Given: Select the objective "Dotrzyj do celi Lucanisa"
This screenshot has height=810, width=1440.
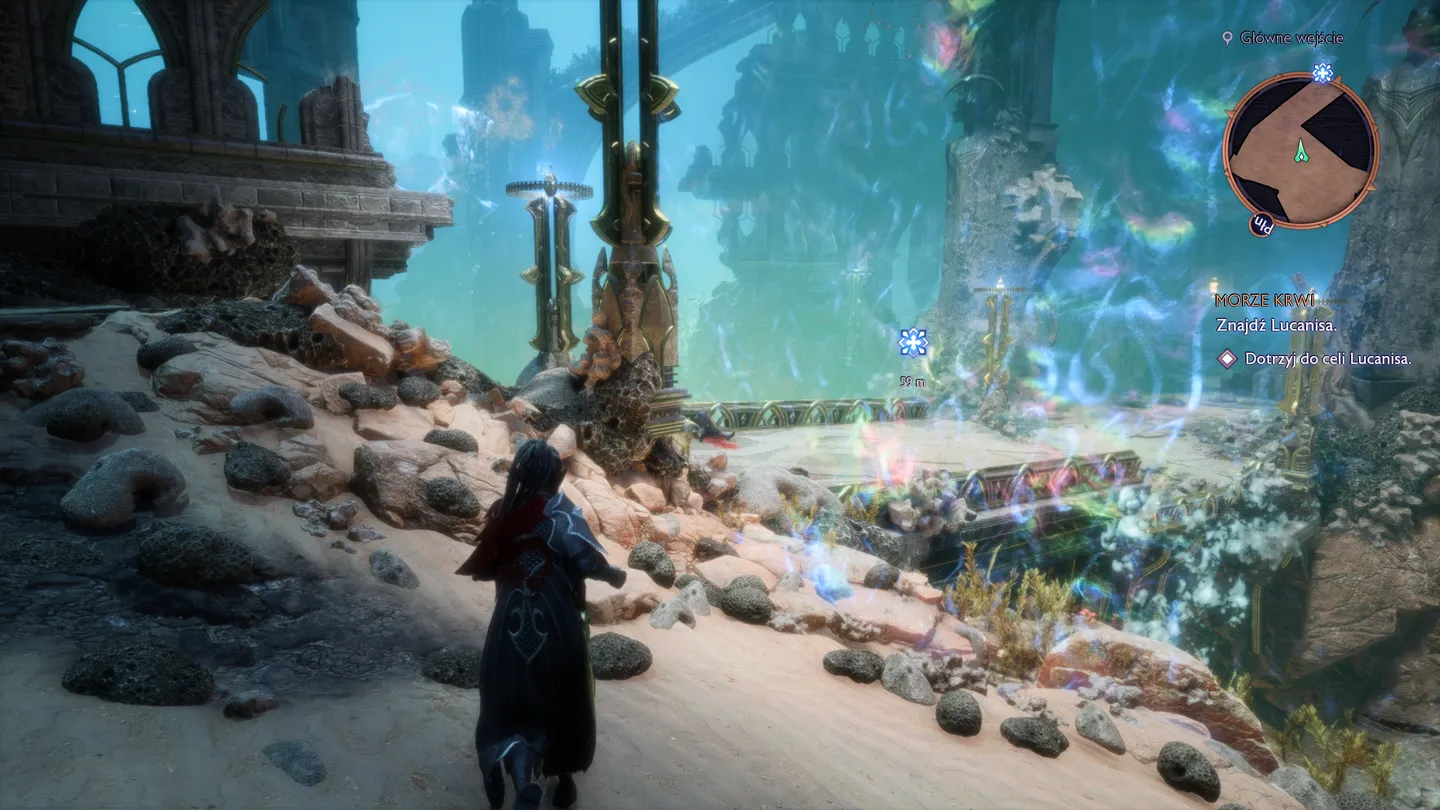Looking at the screenshot, I should coord(1327,358).
